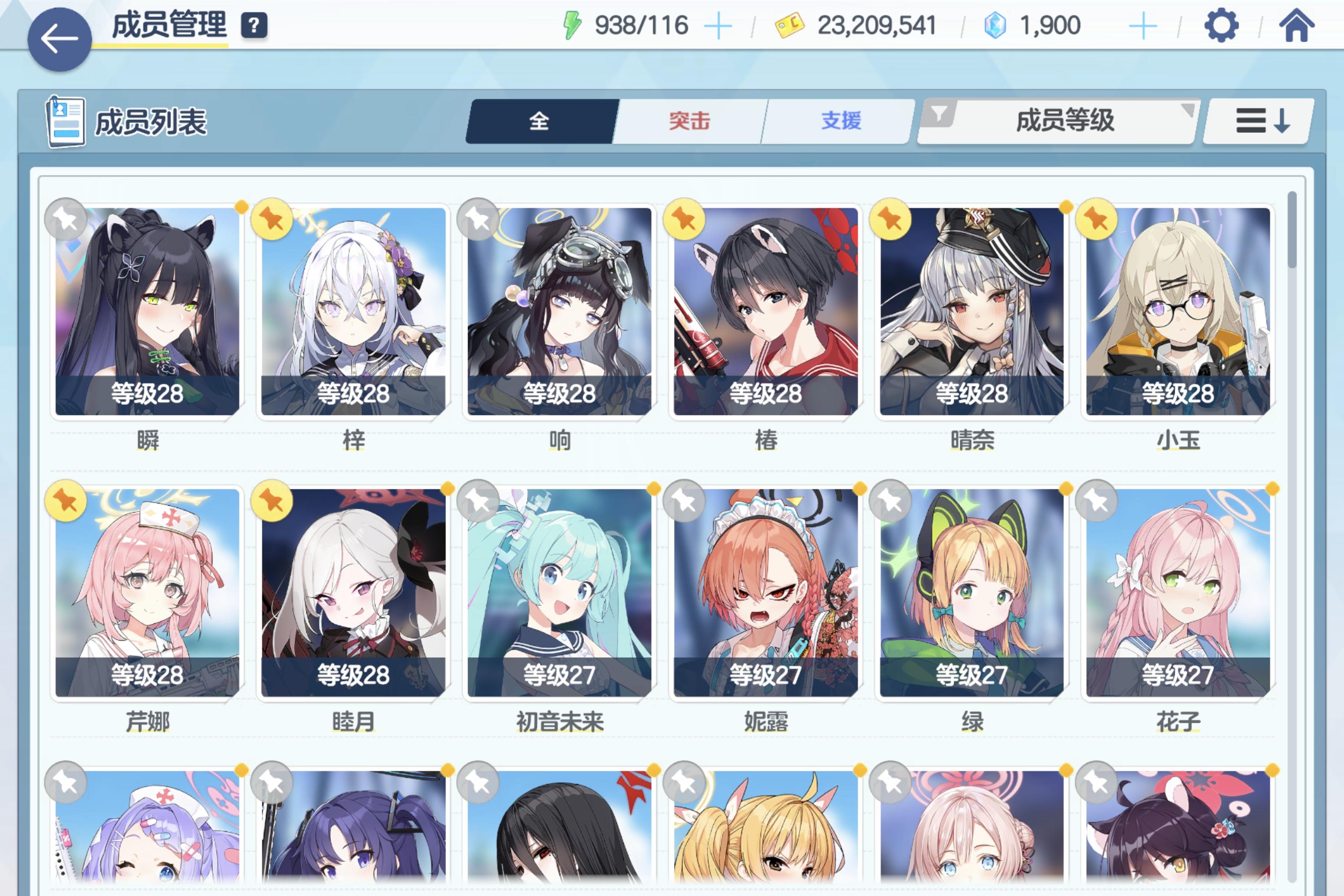Open the settings gear icon
Image resolution: width=1344 pixels, height=896 pixels.
point(1223,25)
